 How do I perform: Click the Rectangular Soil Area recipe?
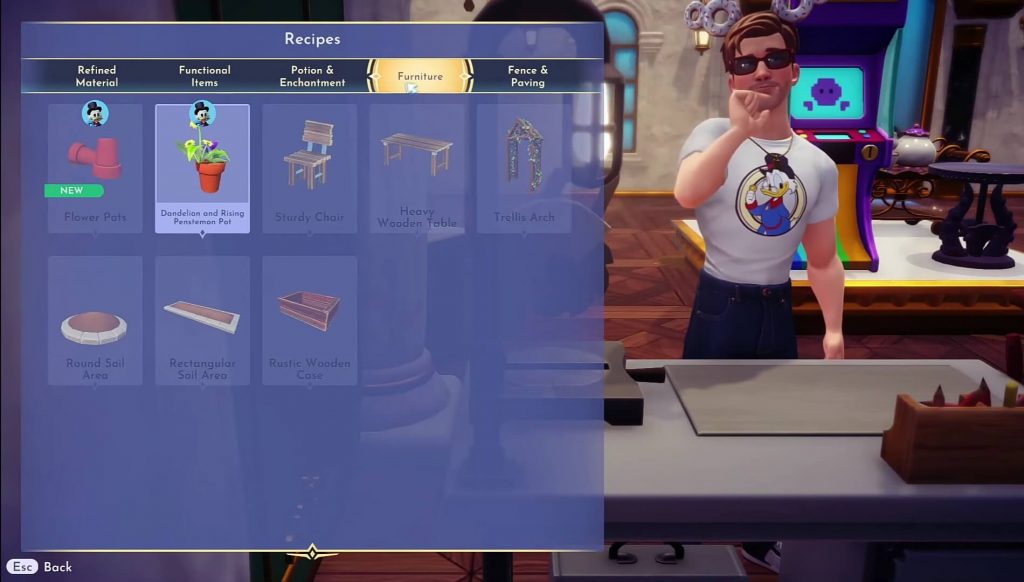click(x=202, y=320)
